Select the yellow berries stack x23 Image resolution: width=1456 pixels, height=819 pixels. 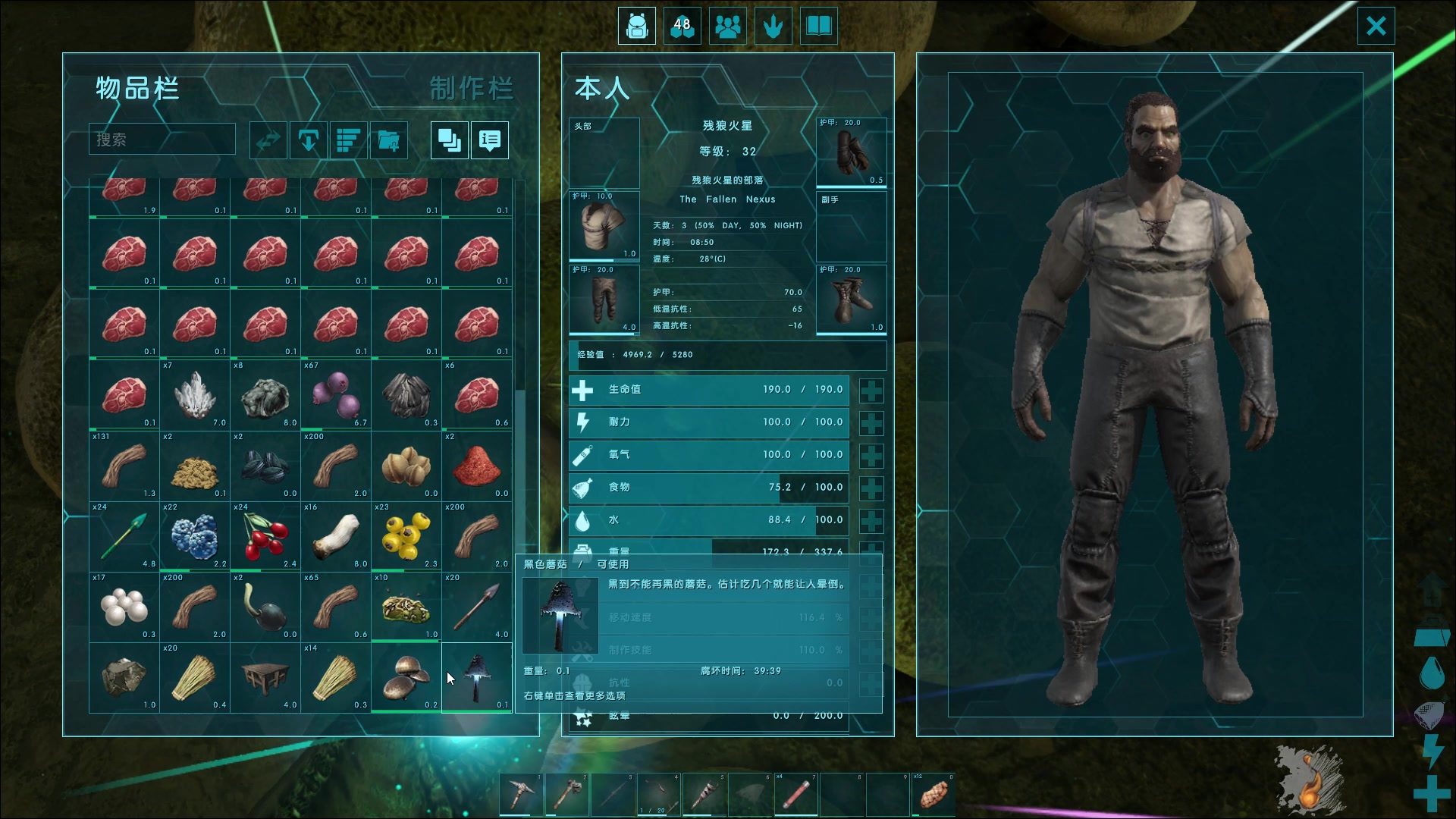[406, 536]
